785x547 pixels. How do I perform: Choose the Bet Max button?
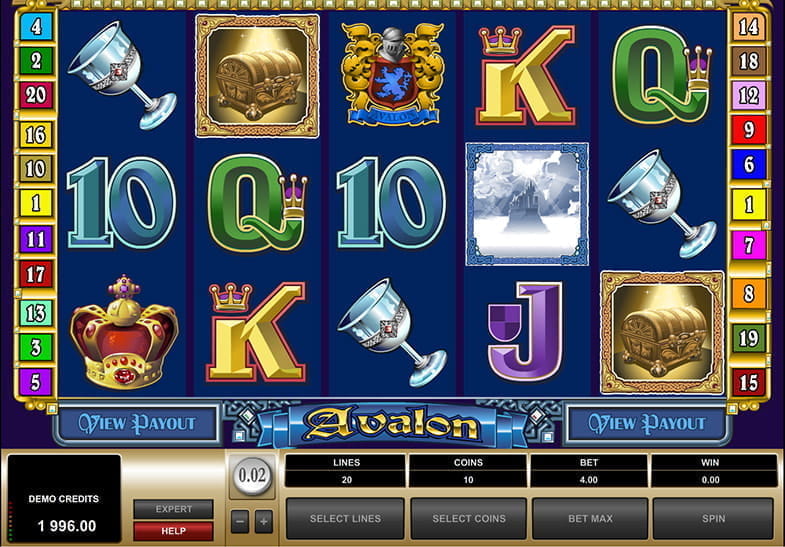pyautogui.click(x=590, y=518)
